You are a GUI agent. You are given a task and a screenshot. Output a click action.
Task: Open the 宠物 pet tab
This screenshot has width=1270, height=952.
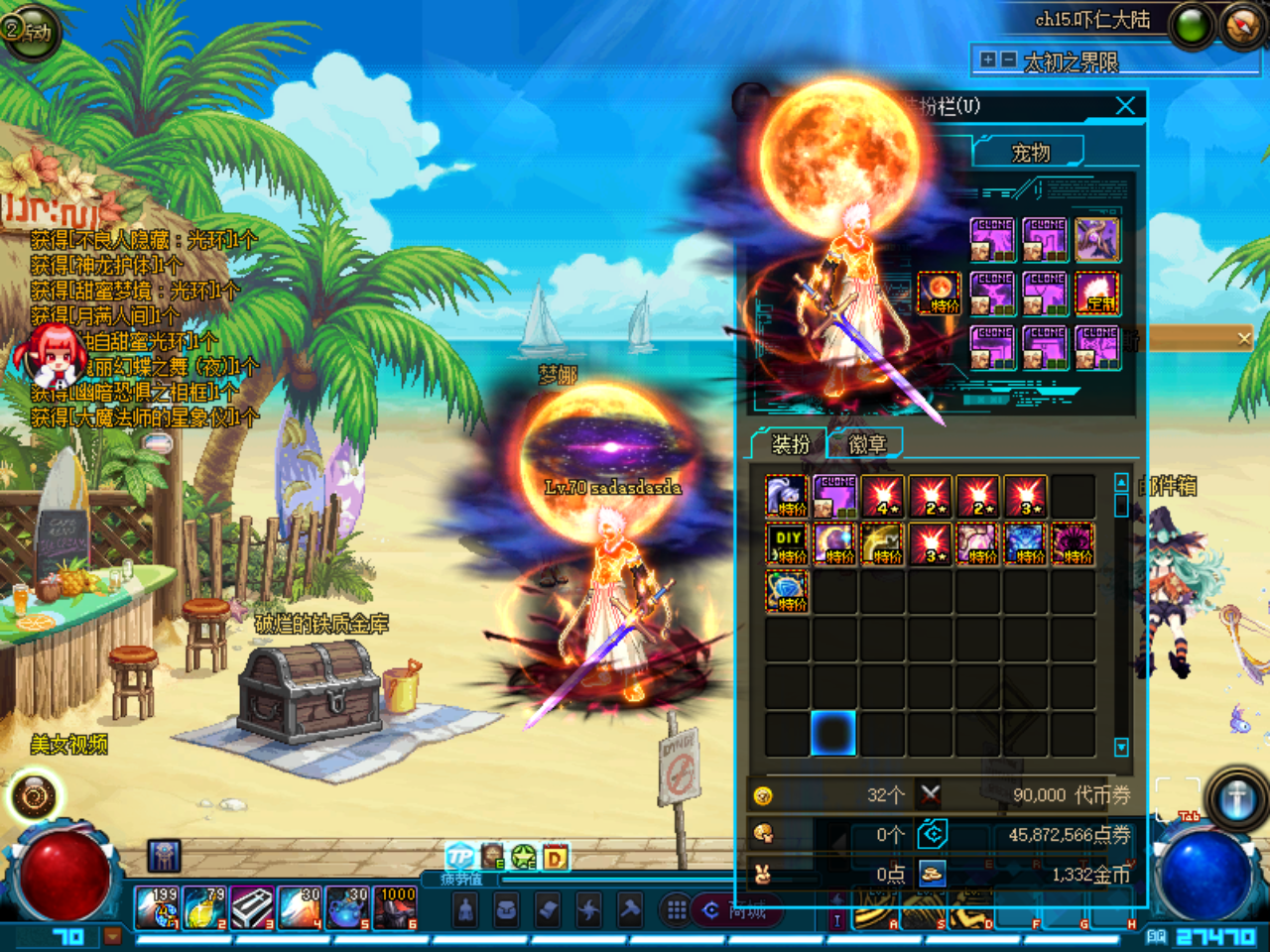(1032, 151)
